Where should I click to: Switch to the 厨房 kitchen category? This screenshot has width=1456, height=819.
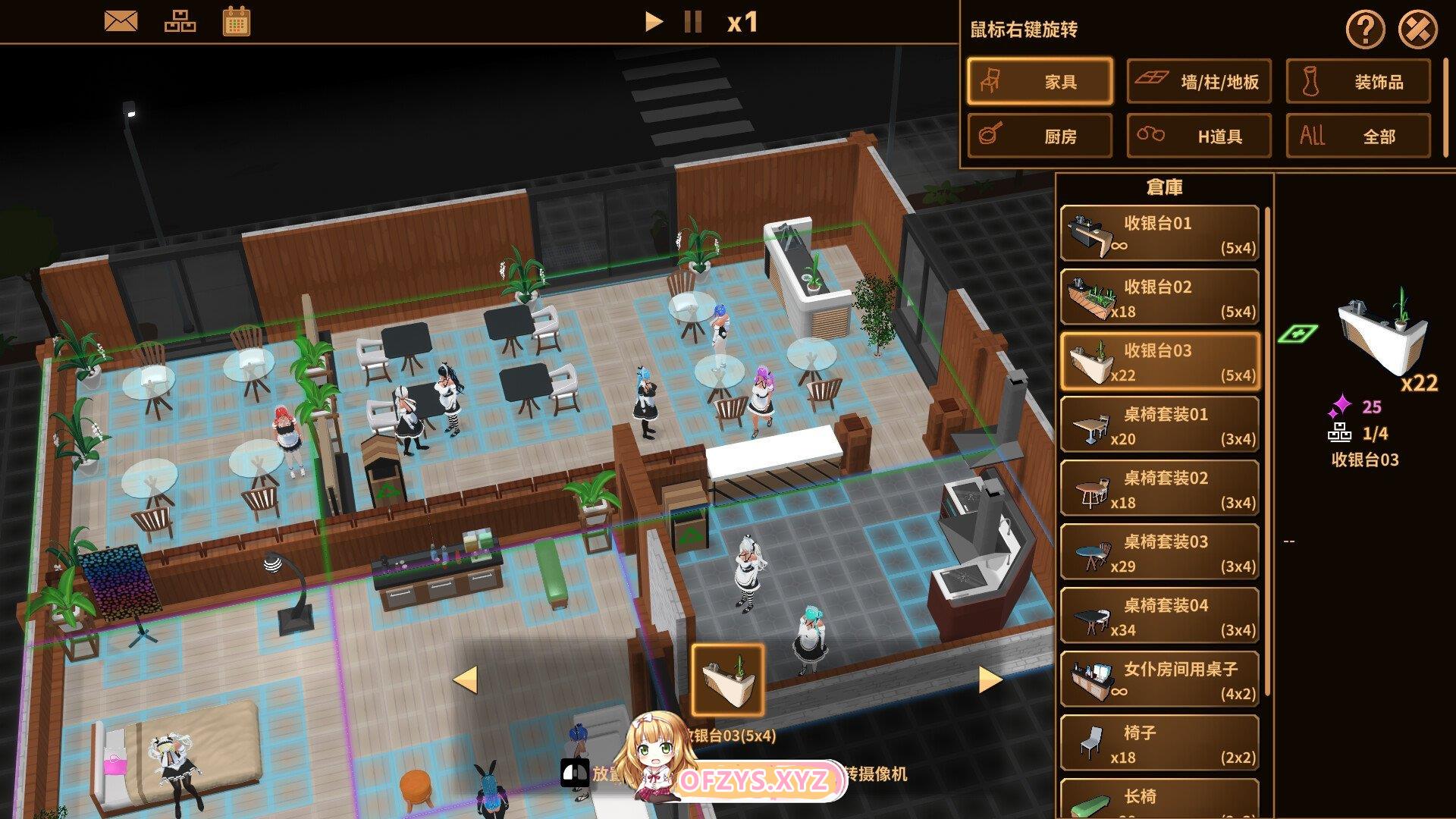click(1040, 136)
